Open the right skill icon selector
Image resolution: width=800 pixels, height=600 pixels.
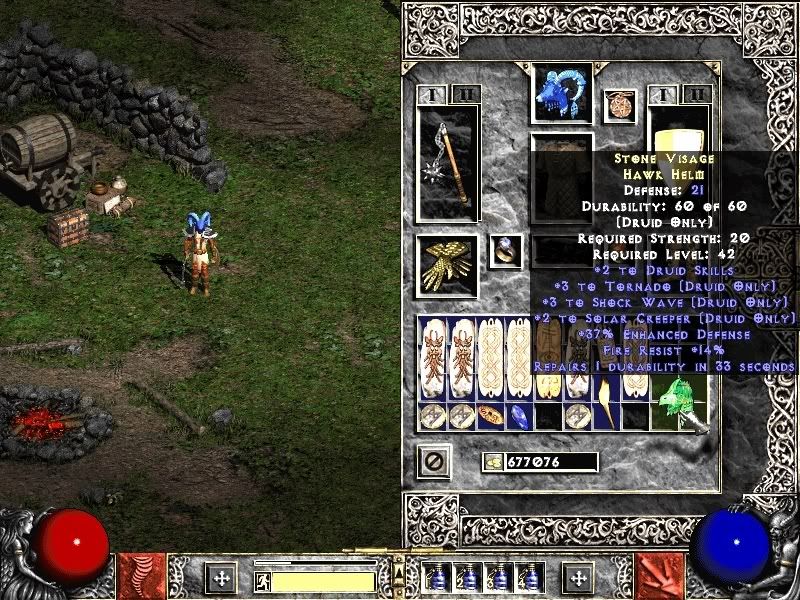(661, 577)
